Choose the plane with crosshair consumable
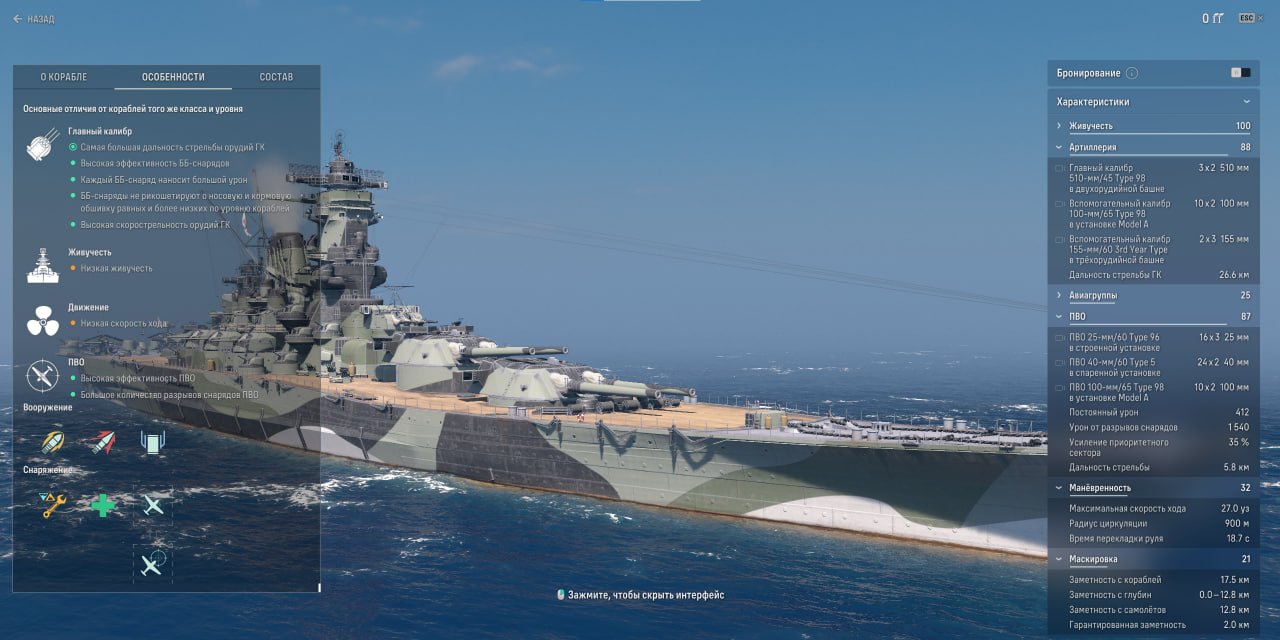The height and width of the screenshot is (640, 1280). click(x=152, y=565)
